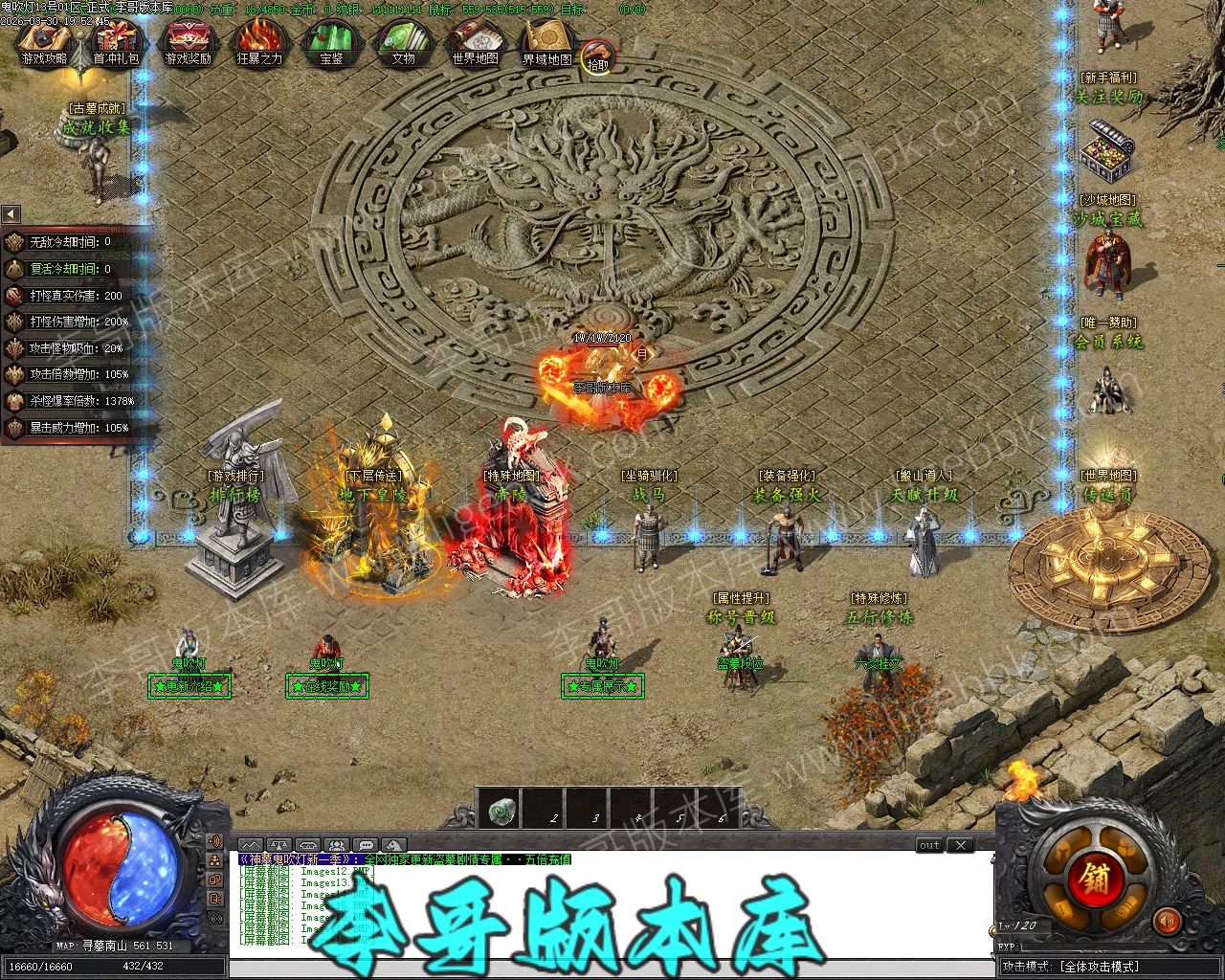
Task: Click the round 拾取 pickup button
Action: tap(597, 58)
